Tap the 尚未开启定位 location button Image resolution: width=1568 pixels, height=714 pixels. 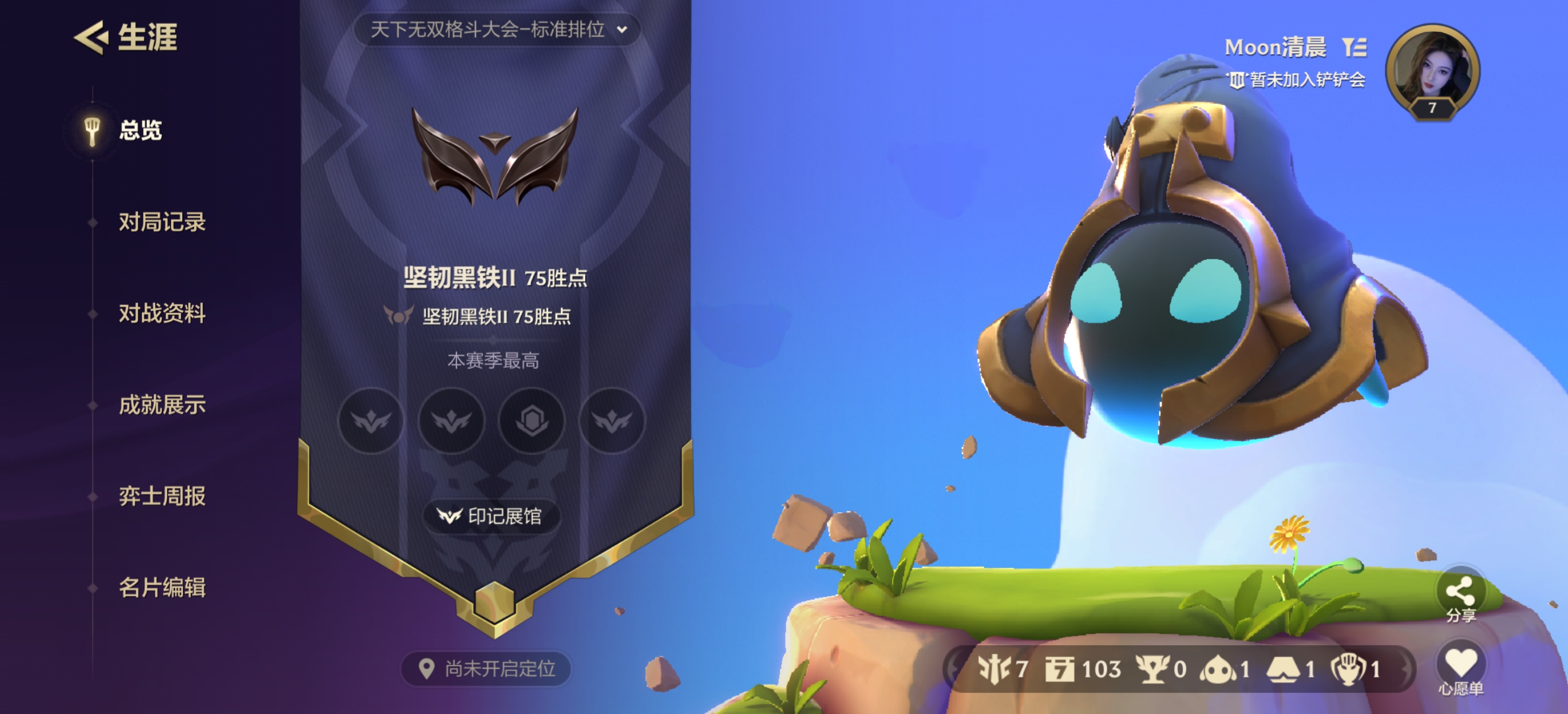[486, 669]
